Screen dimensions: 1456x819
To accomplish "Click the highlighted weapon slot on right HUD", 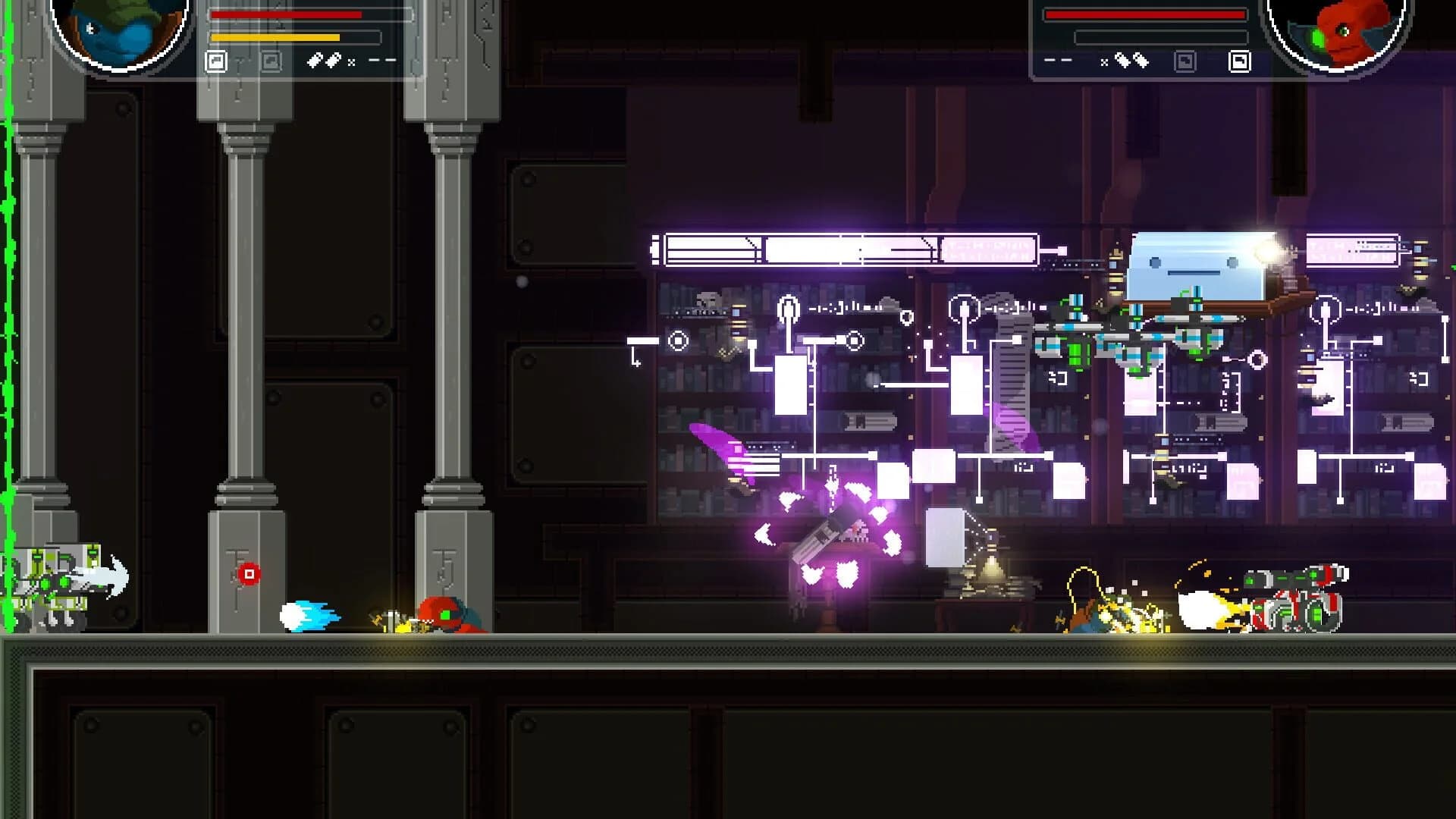I will [1240, 59].
